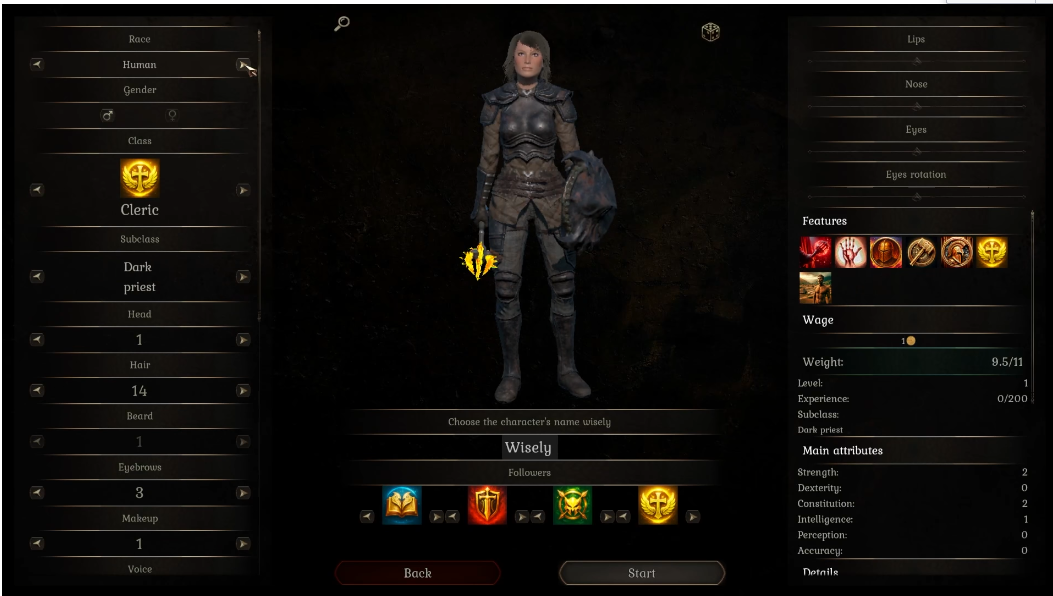Go to the previous eyebrows option

click(37, 492)
